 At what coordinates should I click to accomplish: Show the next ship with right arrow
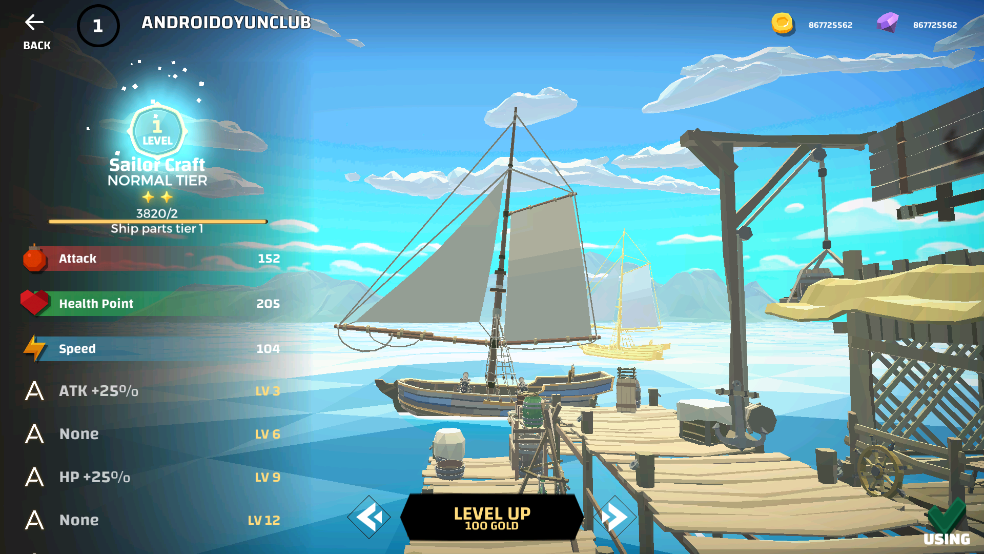pyautogui.click(x=615, y=517)
